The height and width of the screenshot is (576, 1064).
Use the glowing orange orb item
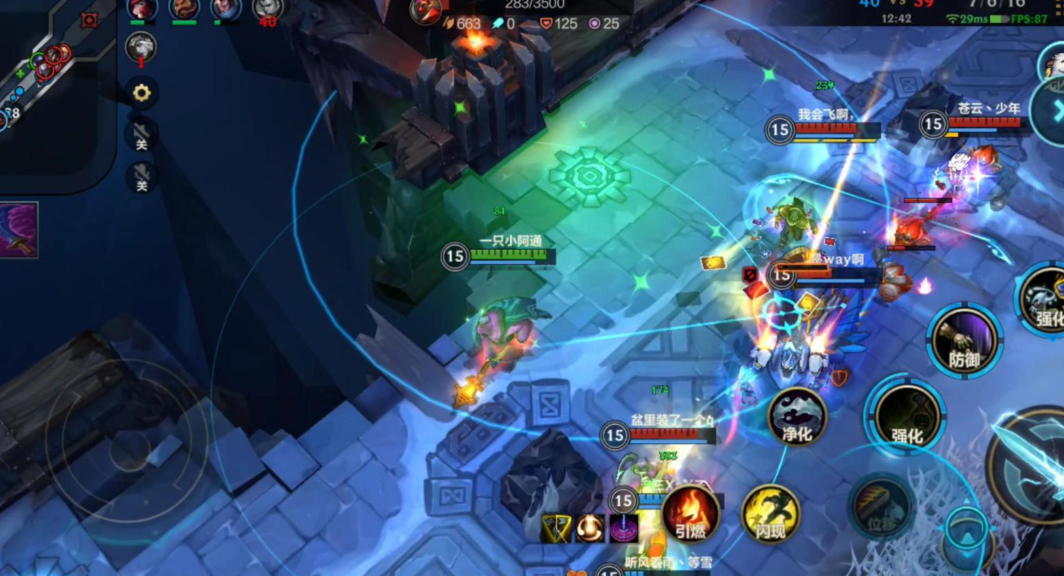pos(590,528)
